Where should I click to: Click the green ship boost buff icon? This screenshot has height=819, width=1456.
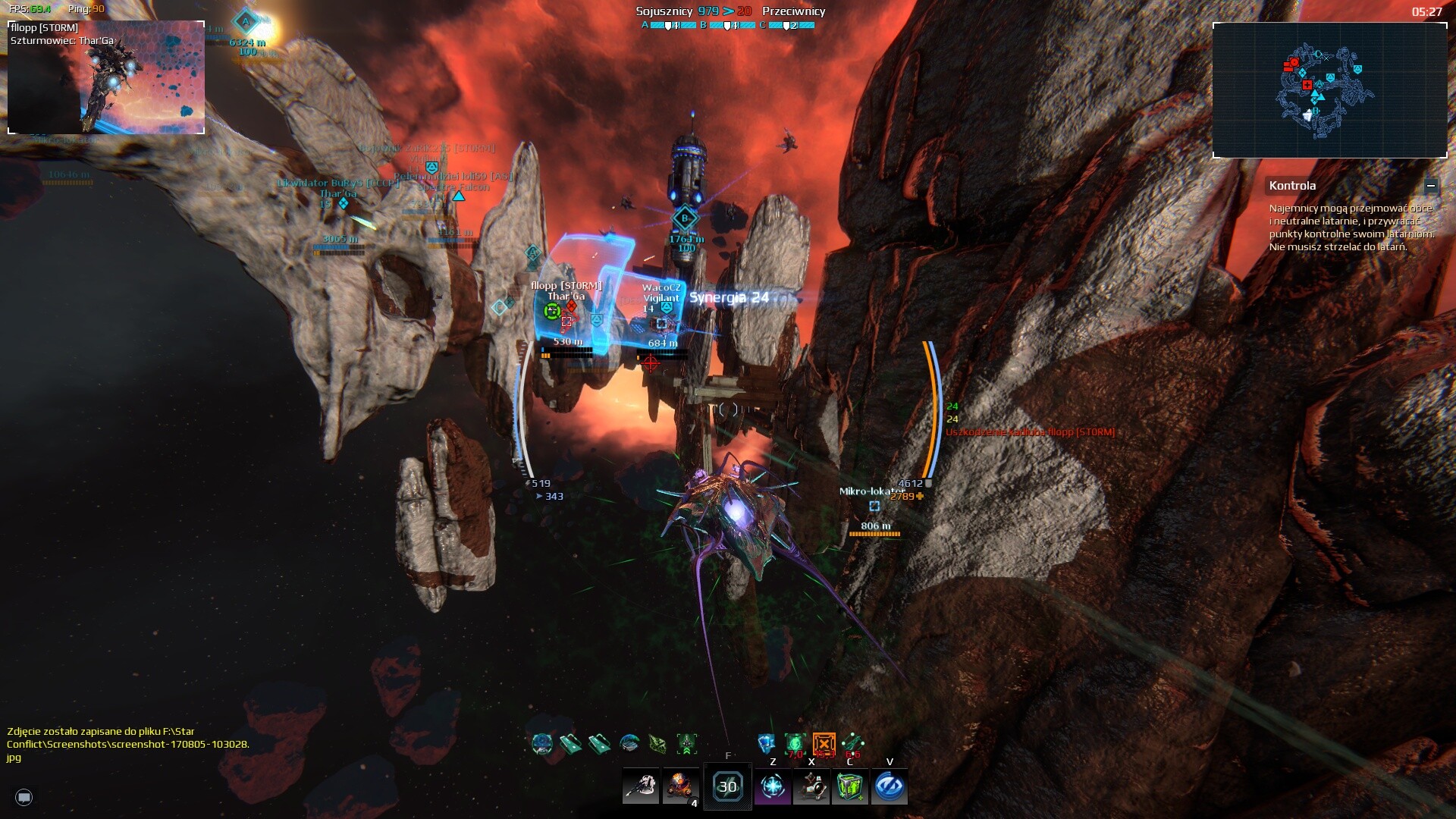coord(687,744)
